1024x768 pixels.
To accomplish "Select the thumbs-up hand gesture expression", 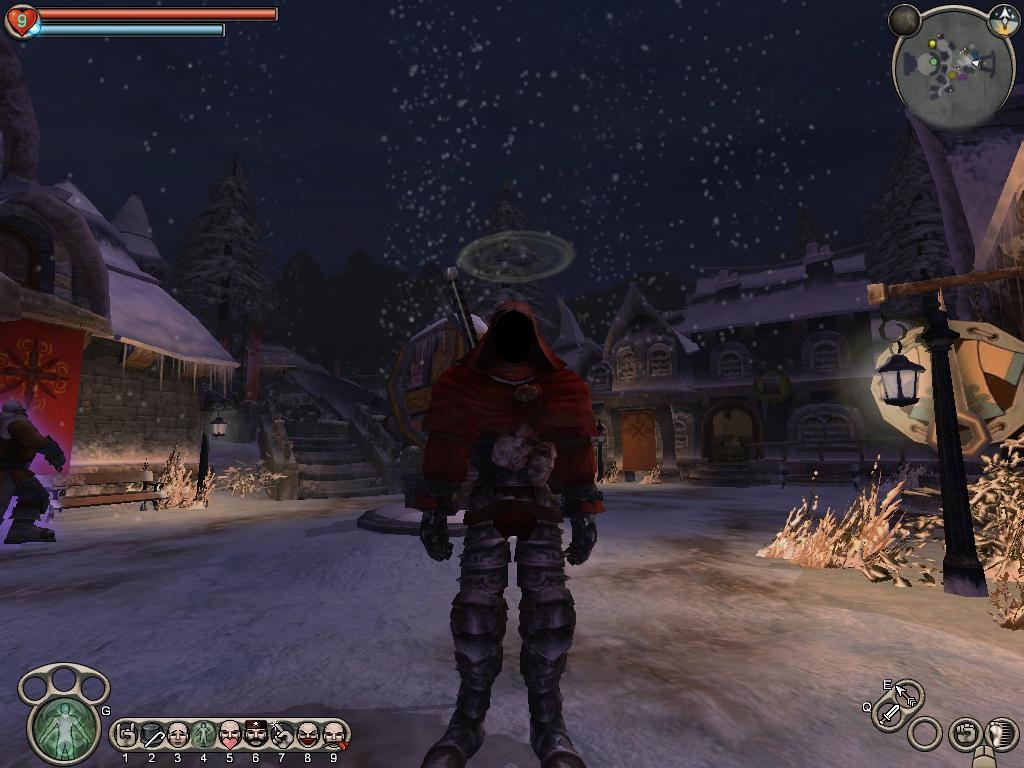I will point(126,736).
